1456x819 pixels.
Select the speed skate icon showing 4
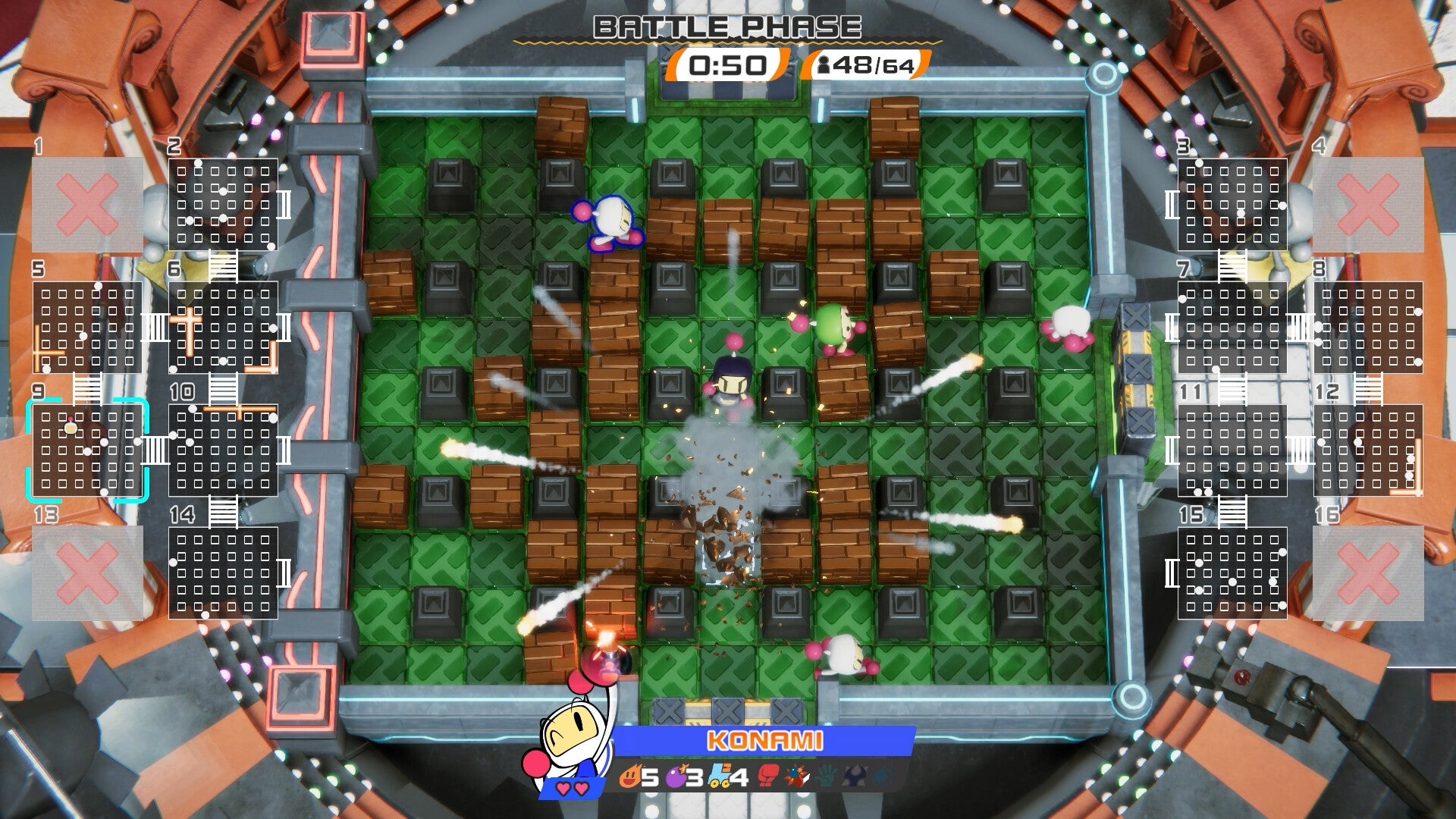click(x=718, y=775)
